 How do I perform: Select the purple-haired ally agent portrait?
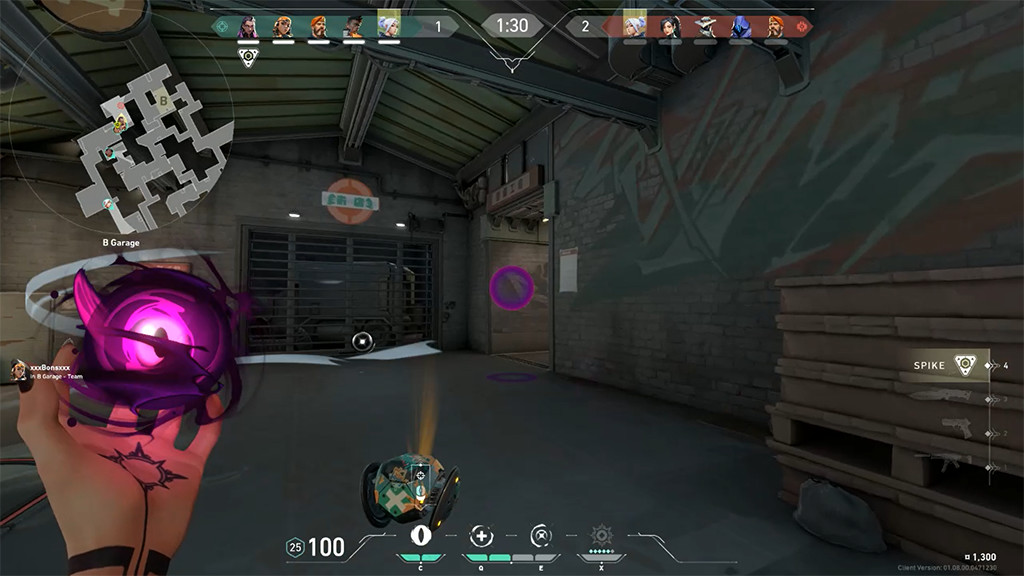pyautogui.click(x=248, y=27)
